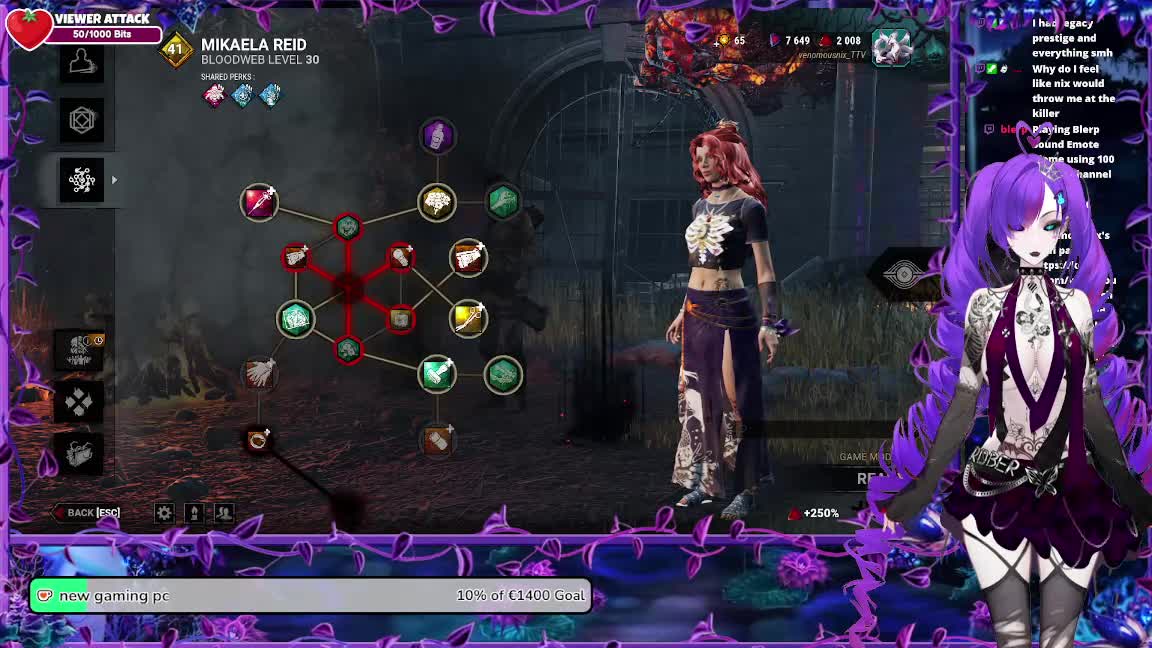This screenshot has width=1152, height=648.
Task: Open the gift box menu icon
Action: pos(80,455)
